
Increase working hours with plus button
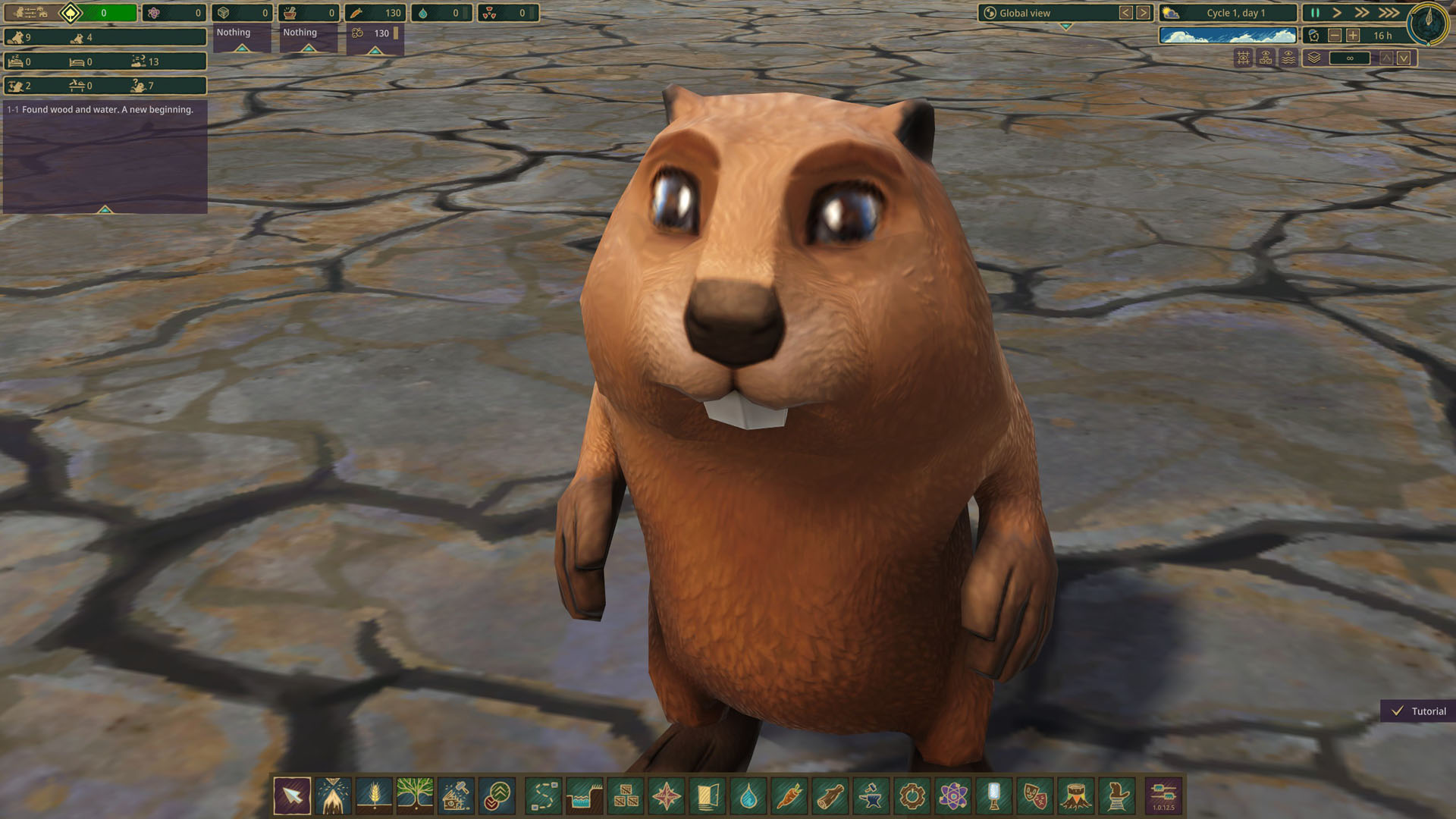(1353, 36)
